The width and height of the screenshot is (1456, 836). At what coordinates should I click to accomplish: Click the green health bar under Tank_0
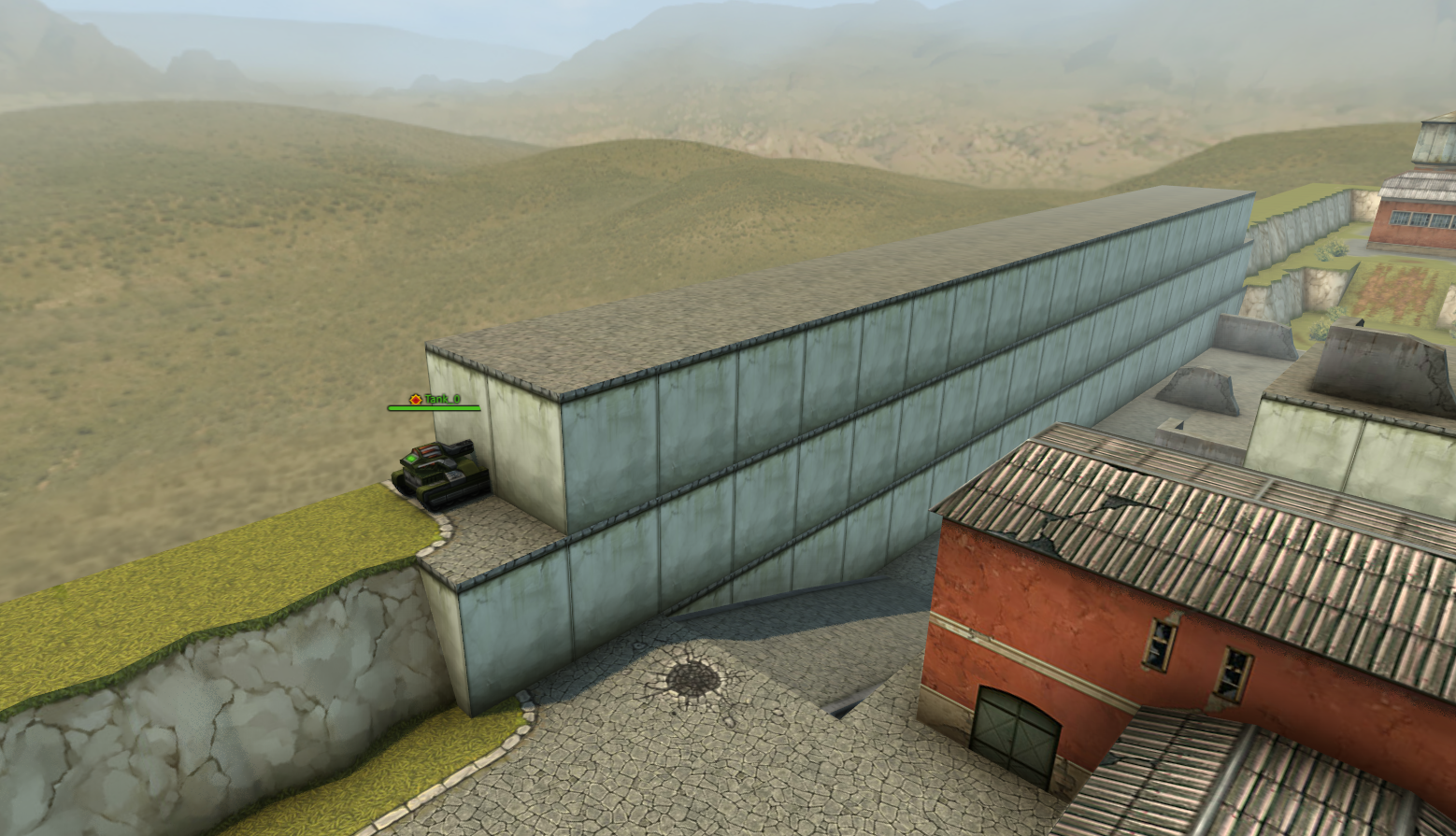click(x=434, y=408)
